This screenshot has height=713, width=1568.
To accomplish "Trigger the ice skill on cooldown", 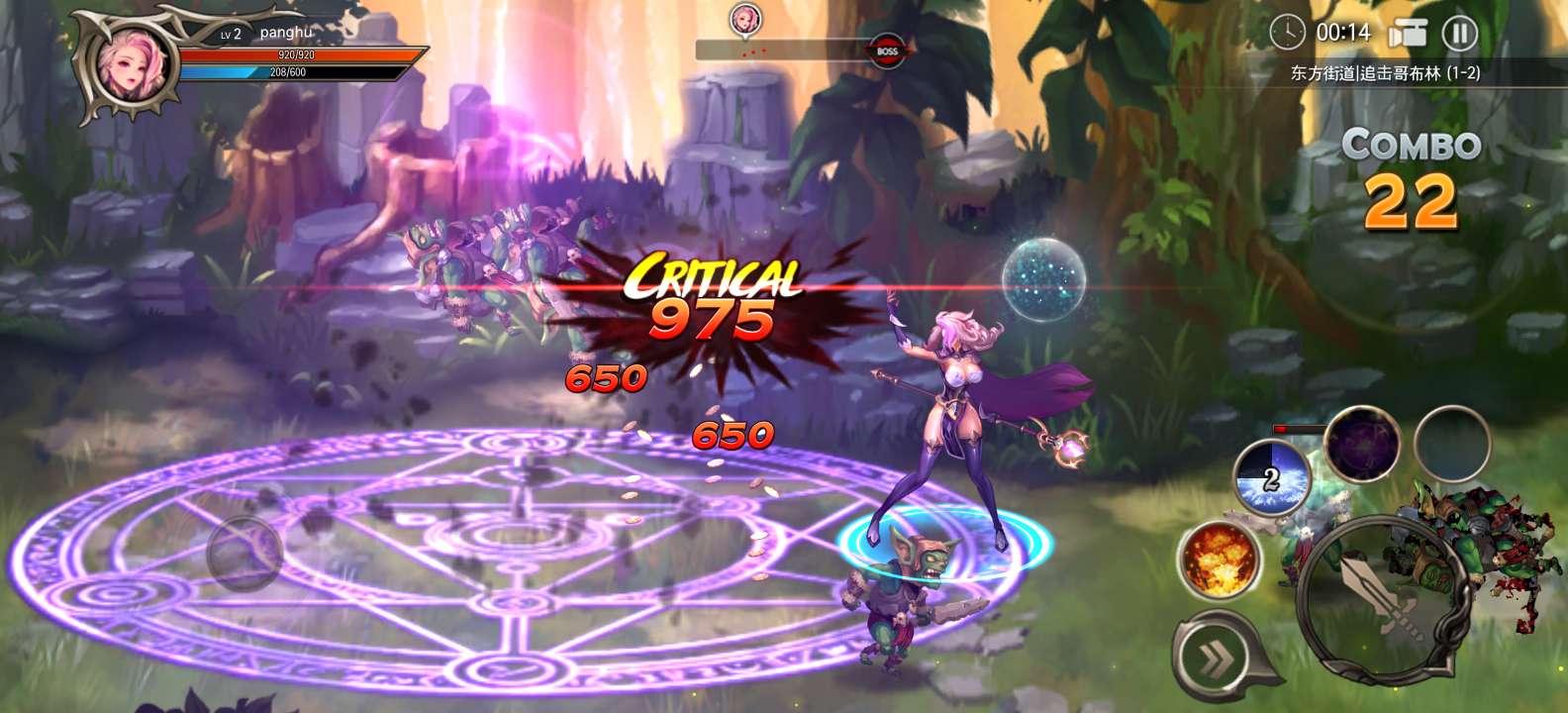I will (1272, 477).
